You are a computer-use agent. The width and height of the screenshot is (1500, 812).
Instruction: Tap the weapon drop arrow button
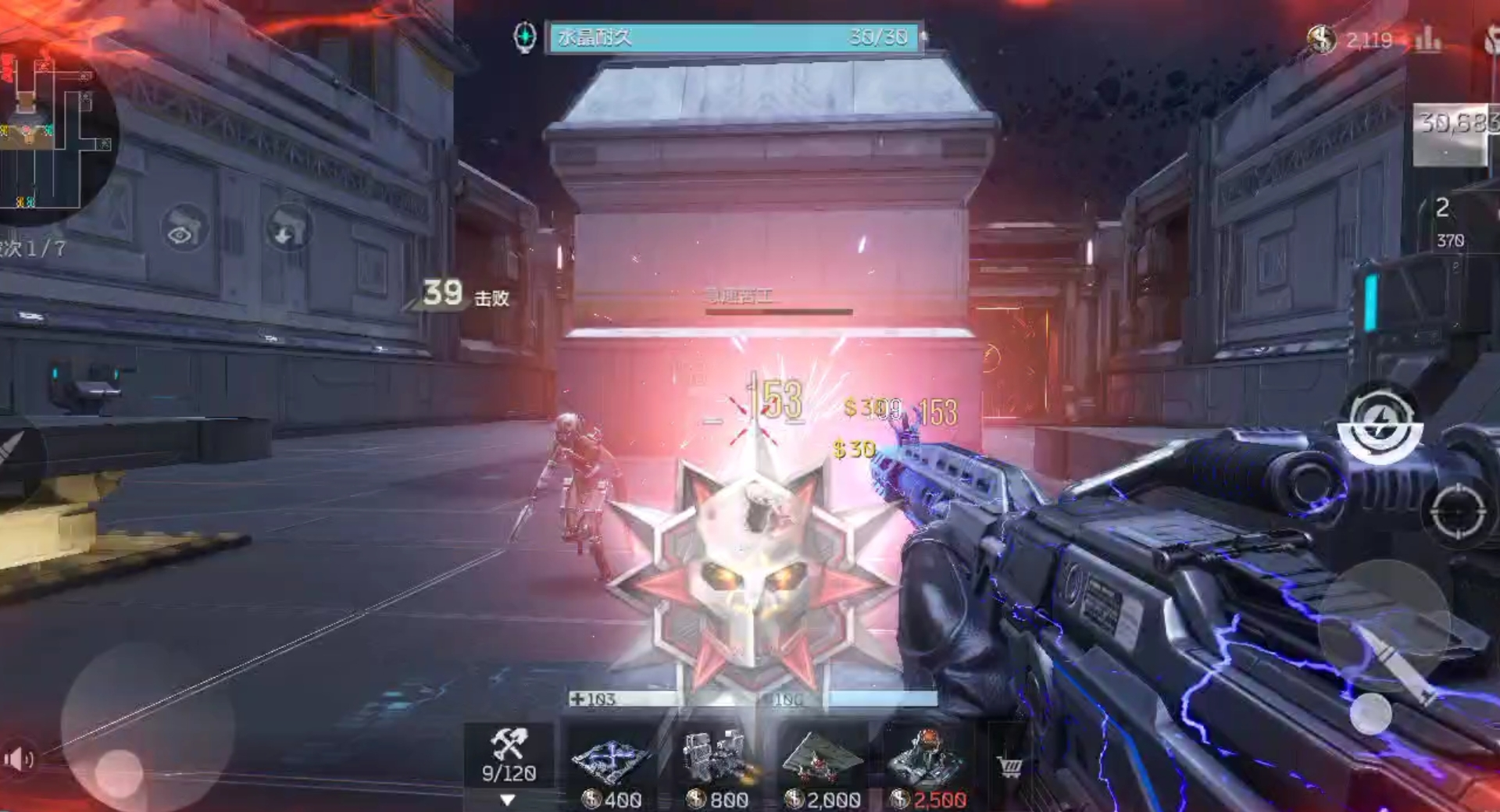(288, 228)
